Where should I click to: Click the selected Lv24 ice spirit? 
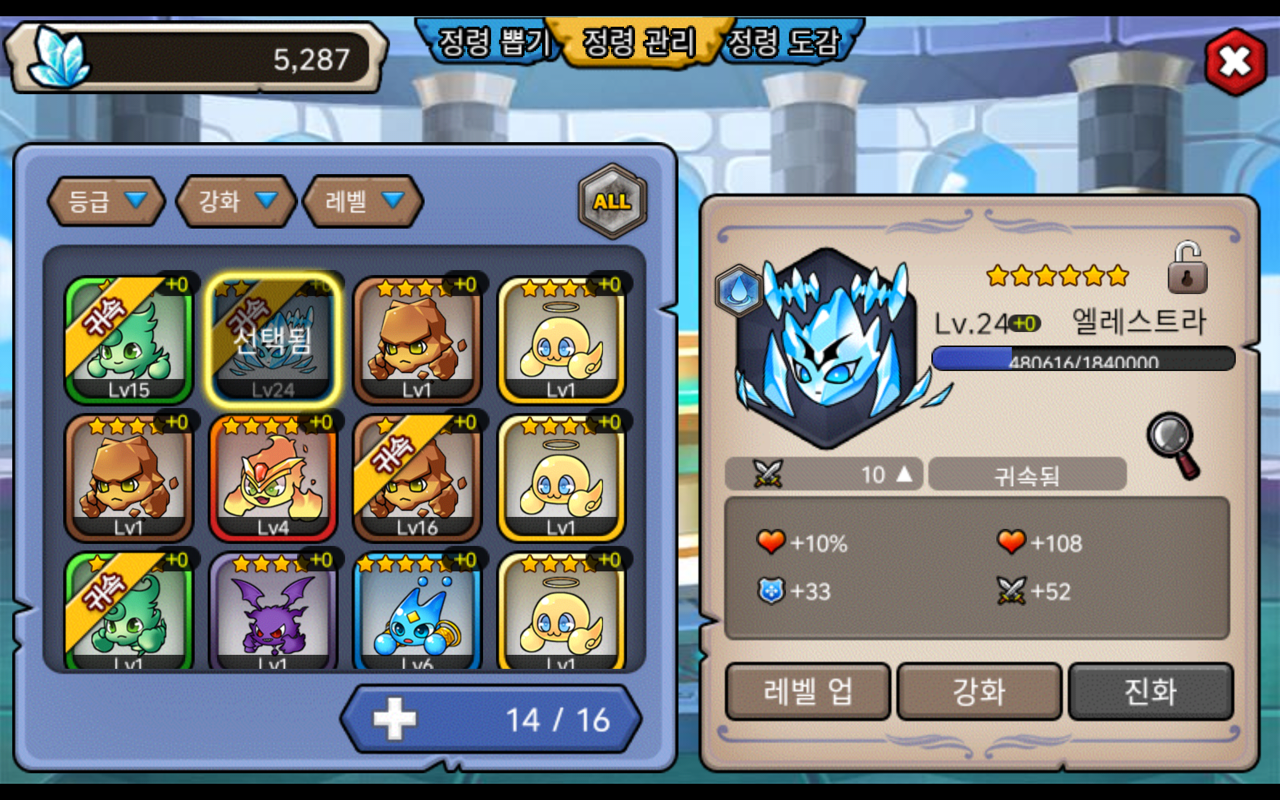[x=273, y=340]
